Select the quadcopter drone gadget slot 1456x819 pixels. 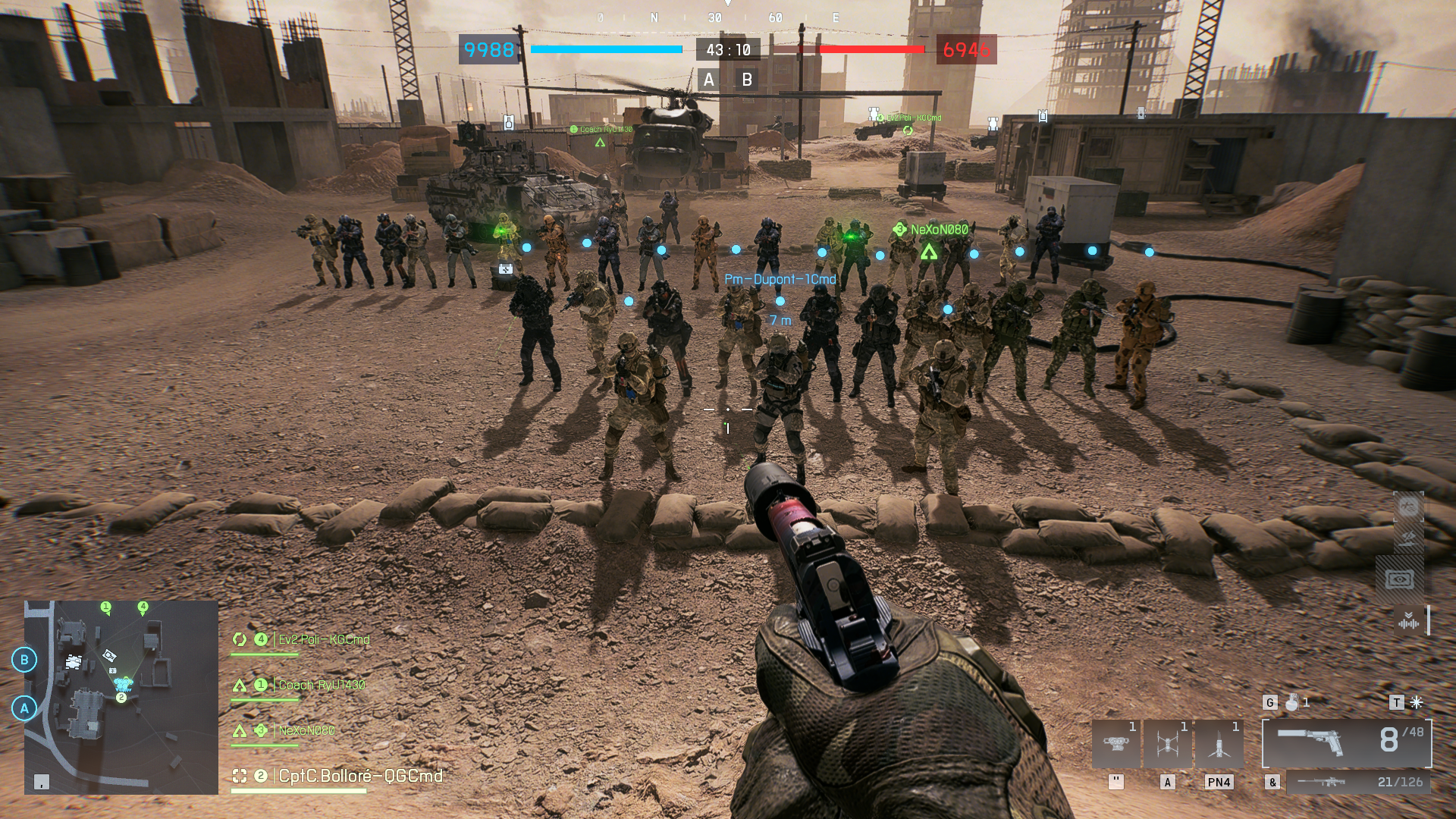point(1168,743)
